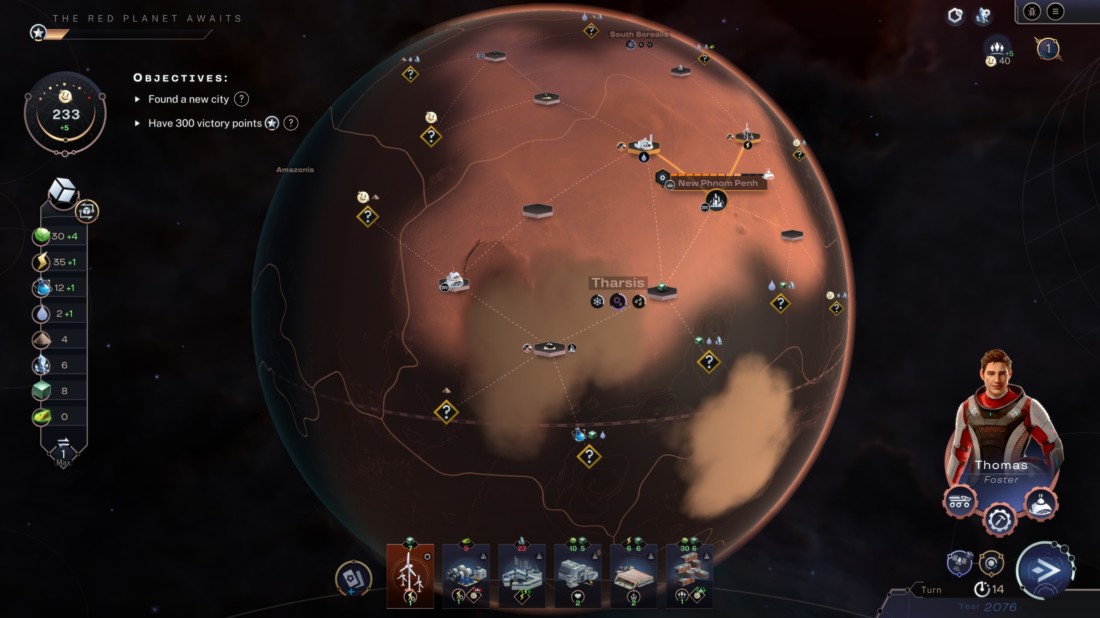Show help for Found a new city
Image resolution: width=1100 pixels, height=618 pixels.
tap(241, 99)
